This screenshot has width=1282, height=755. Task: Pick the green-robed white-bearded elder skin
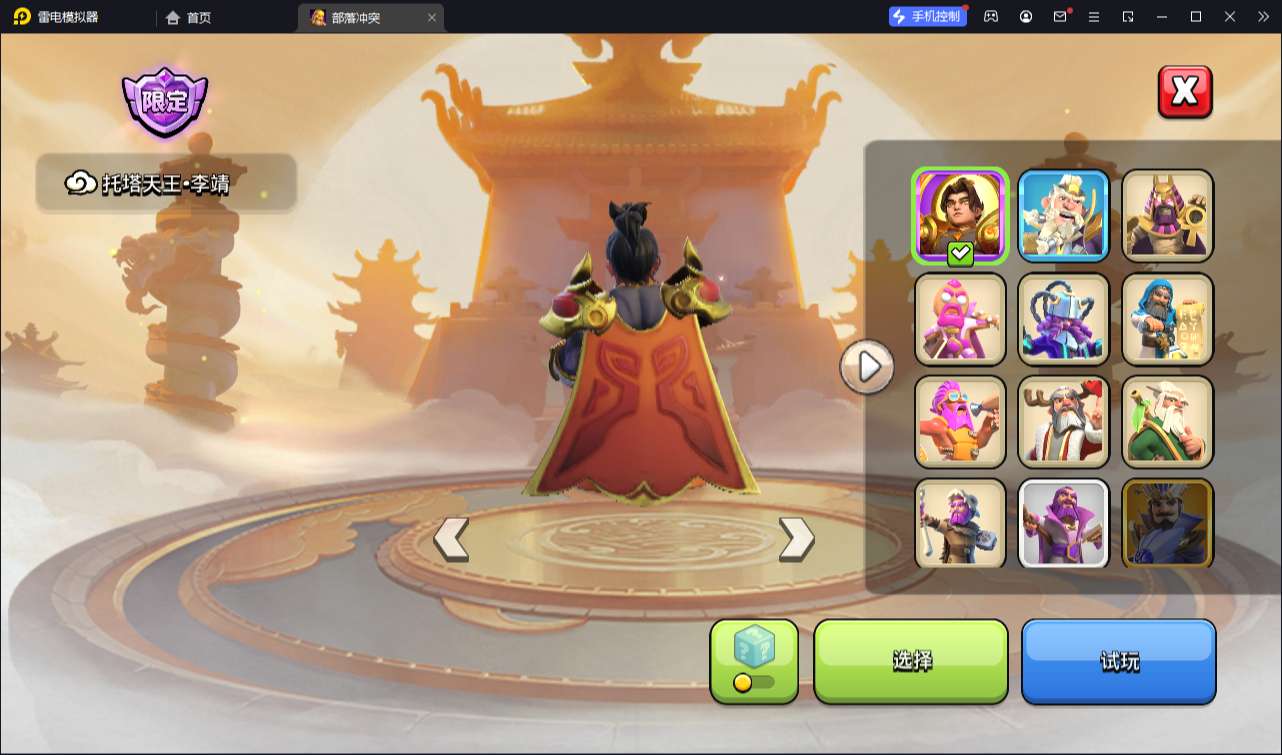click(1167, 422)
